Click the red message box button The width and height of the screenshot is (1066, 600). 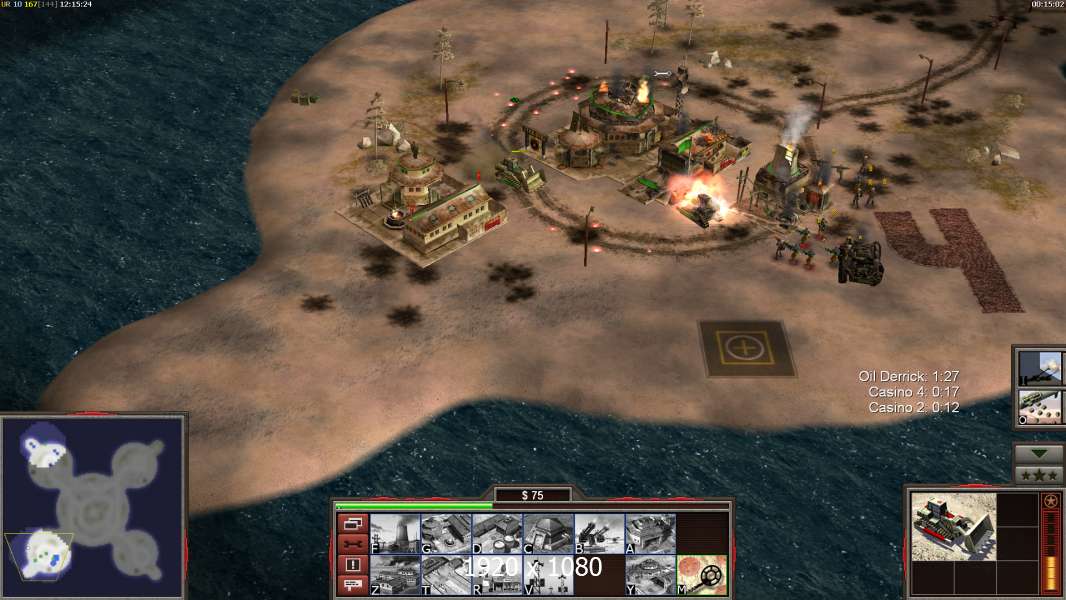coord(352,586)
